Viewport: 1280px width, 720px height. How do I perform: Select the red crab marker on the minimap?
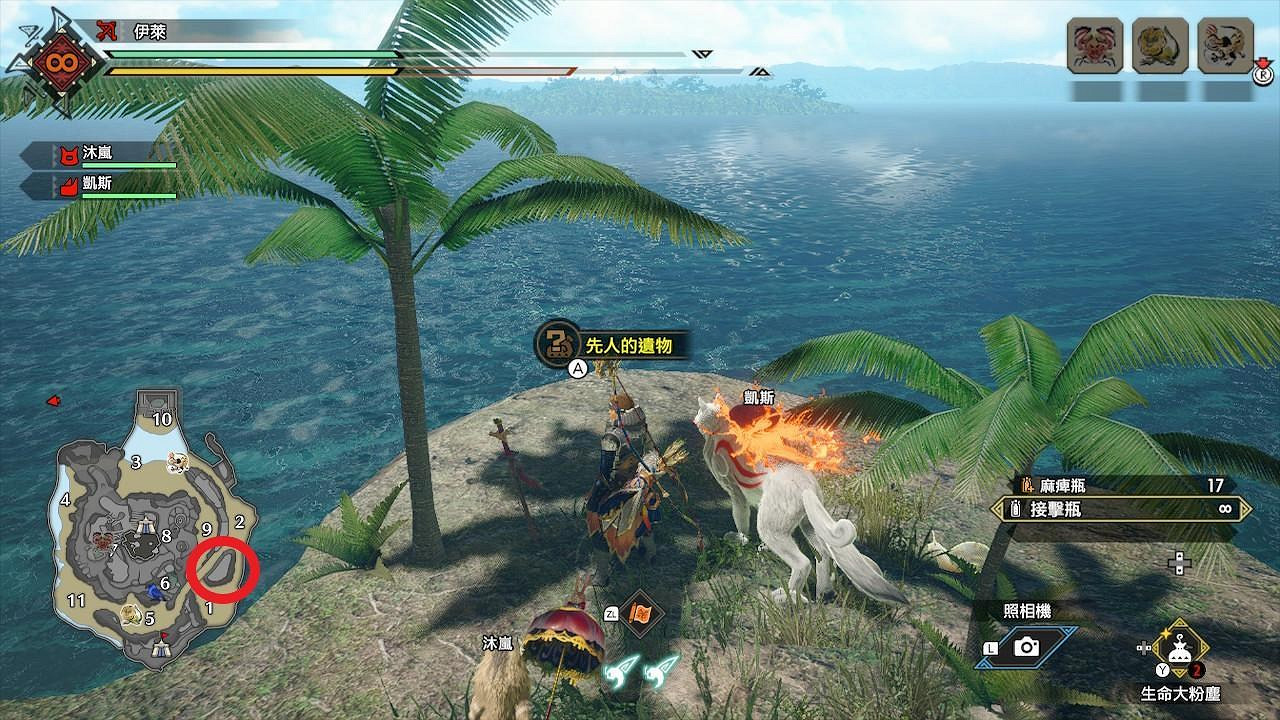[x=102, y=542]
